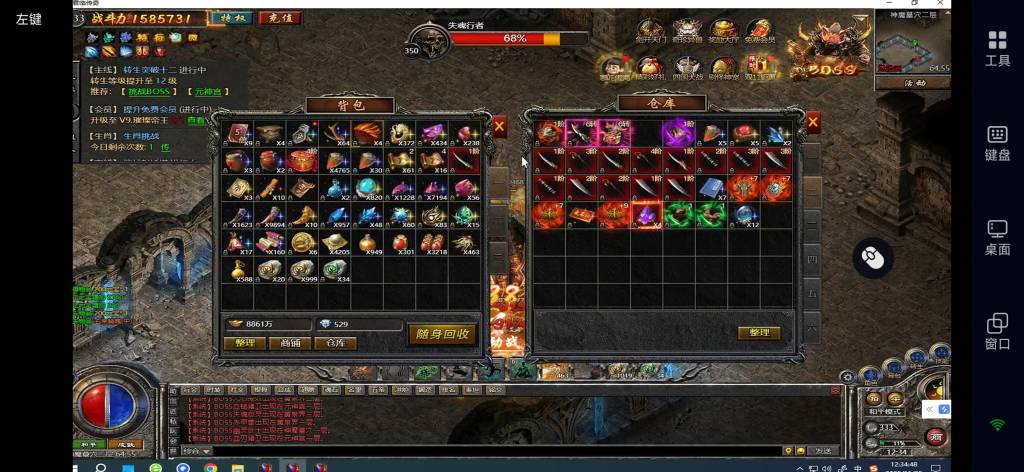
Task: Sort the backpack with its 整理 button
Action: coord(245,343)
